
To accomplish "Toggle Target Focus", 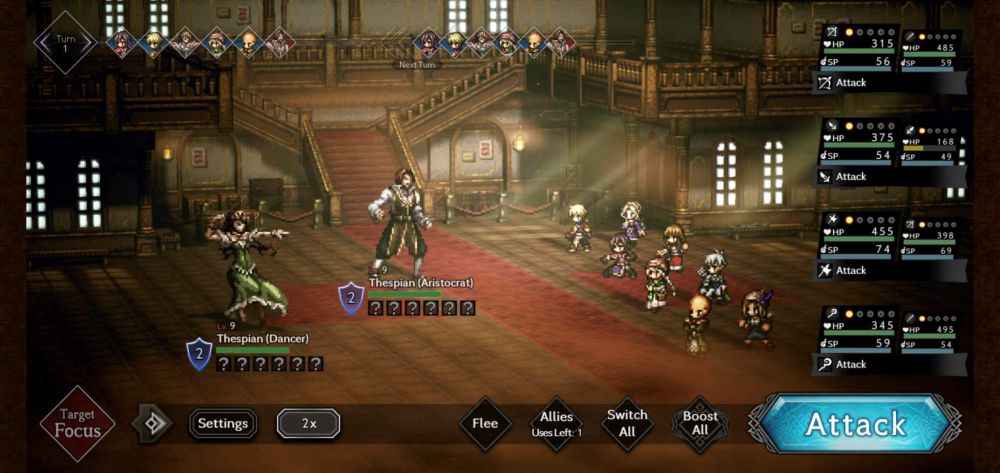I will coord(77,424).
